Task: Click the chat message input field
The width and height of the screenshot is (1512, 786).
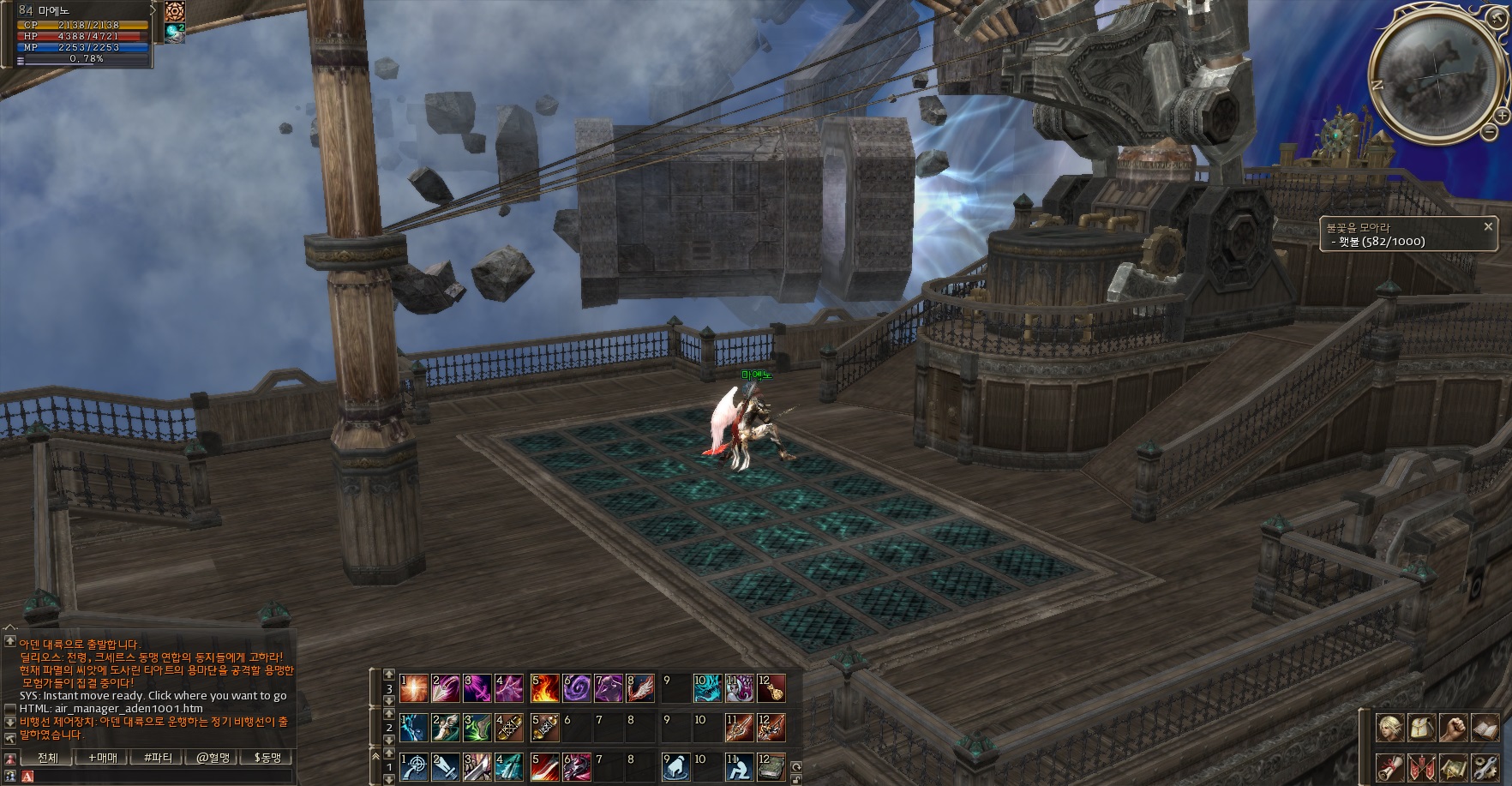Action: [159, 777]
